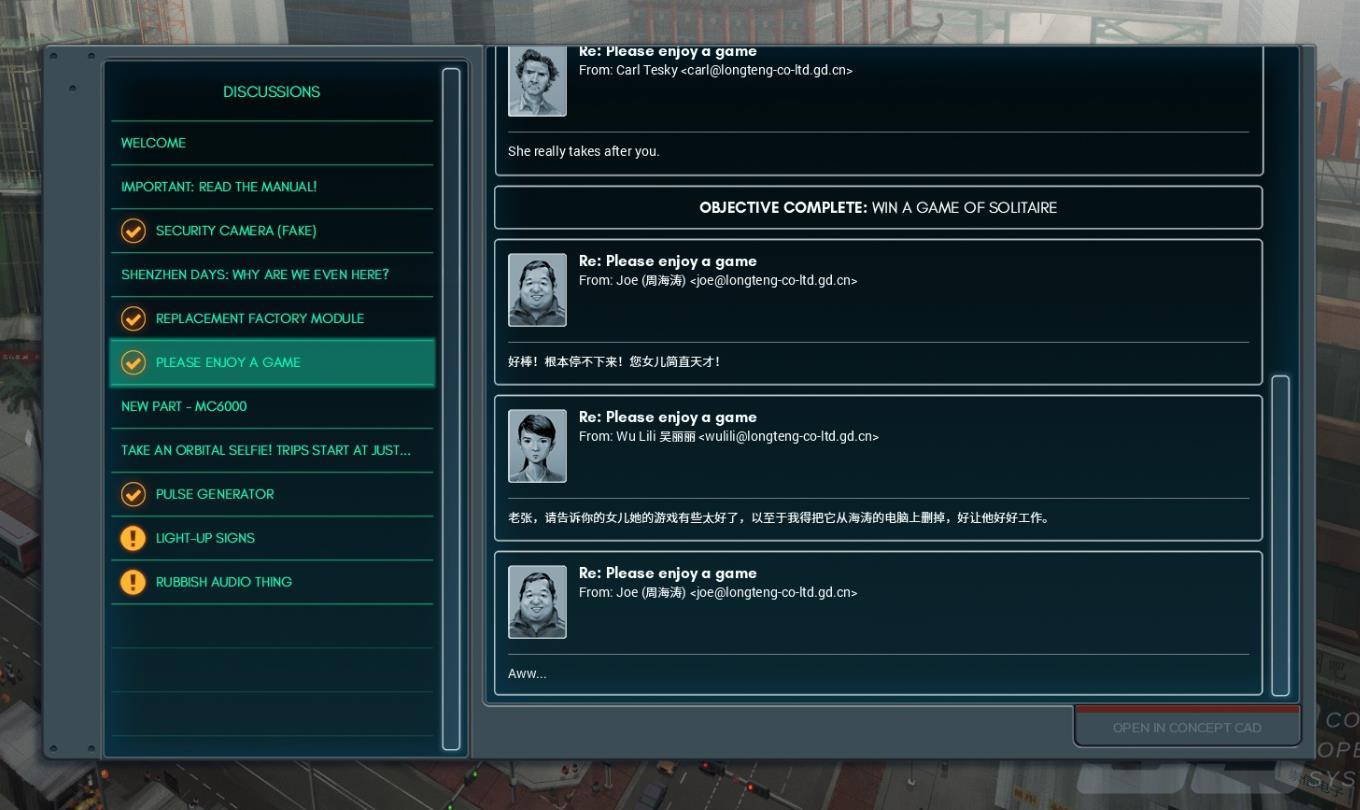
Task: Click Carl Tesky's portrait thumbnail
Action: 537,82
